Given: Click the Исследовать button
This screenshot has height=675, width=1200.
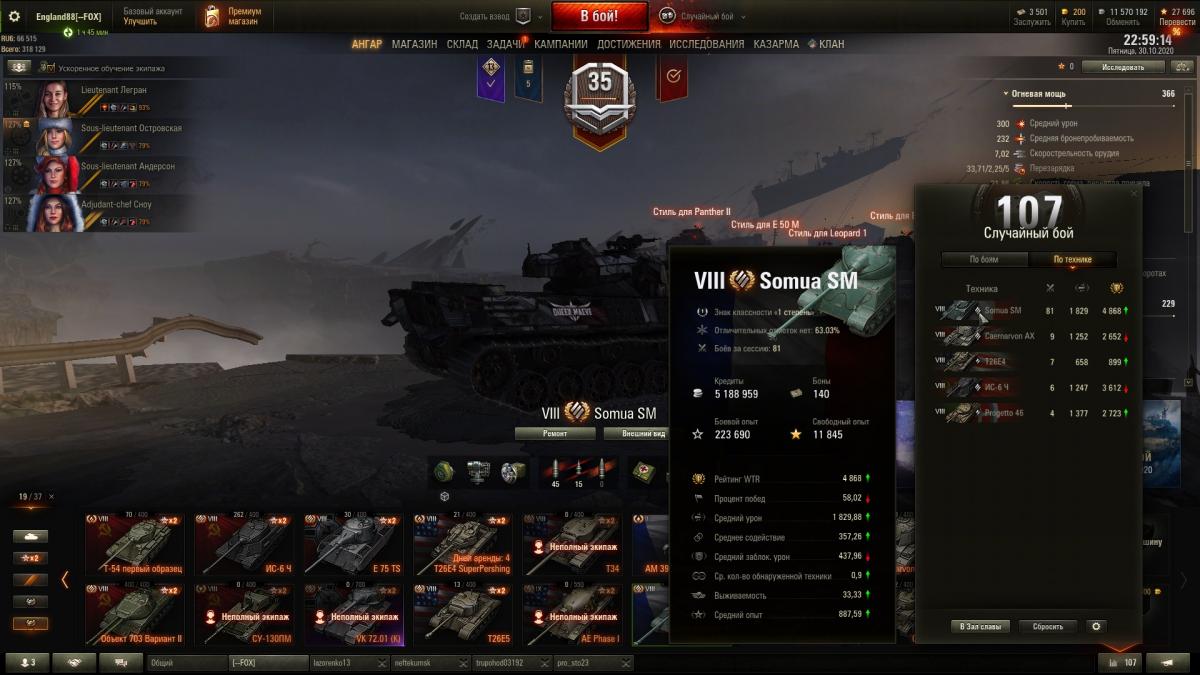Looking at the screenshot, I should [x=1123, y=67].
